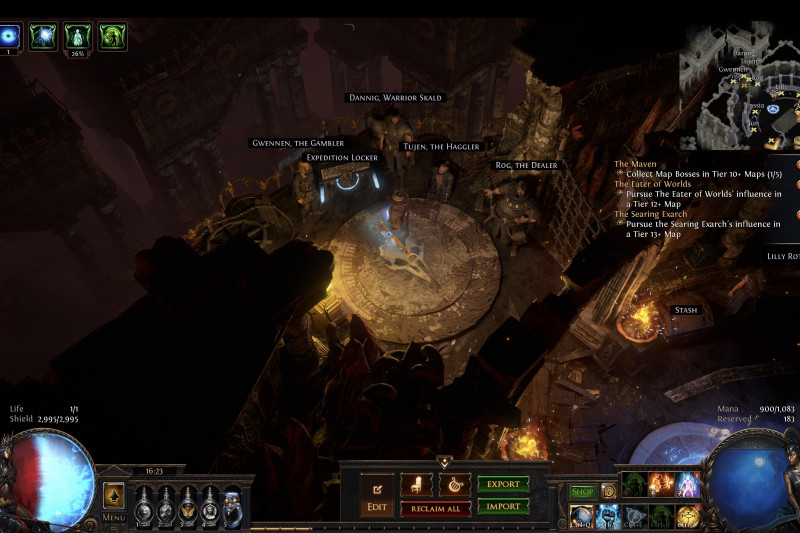Select The Eater of Worlds objective
Image resolution: width=800 pixels, height=533 pixels.
tap(652, 184)
